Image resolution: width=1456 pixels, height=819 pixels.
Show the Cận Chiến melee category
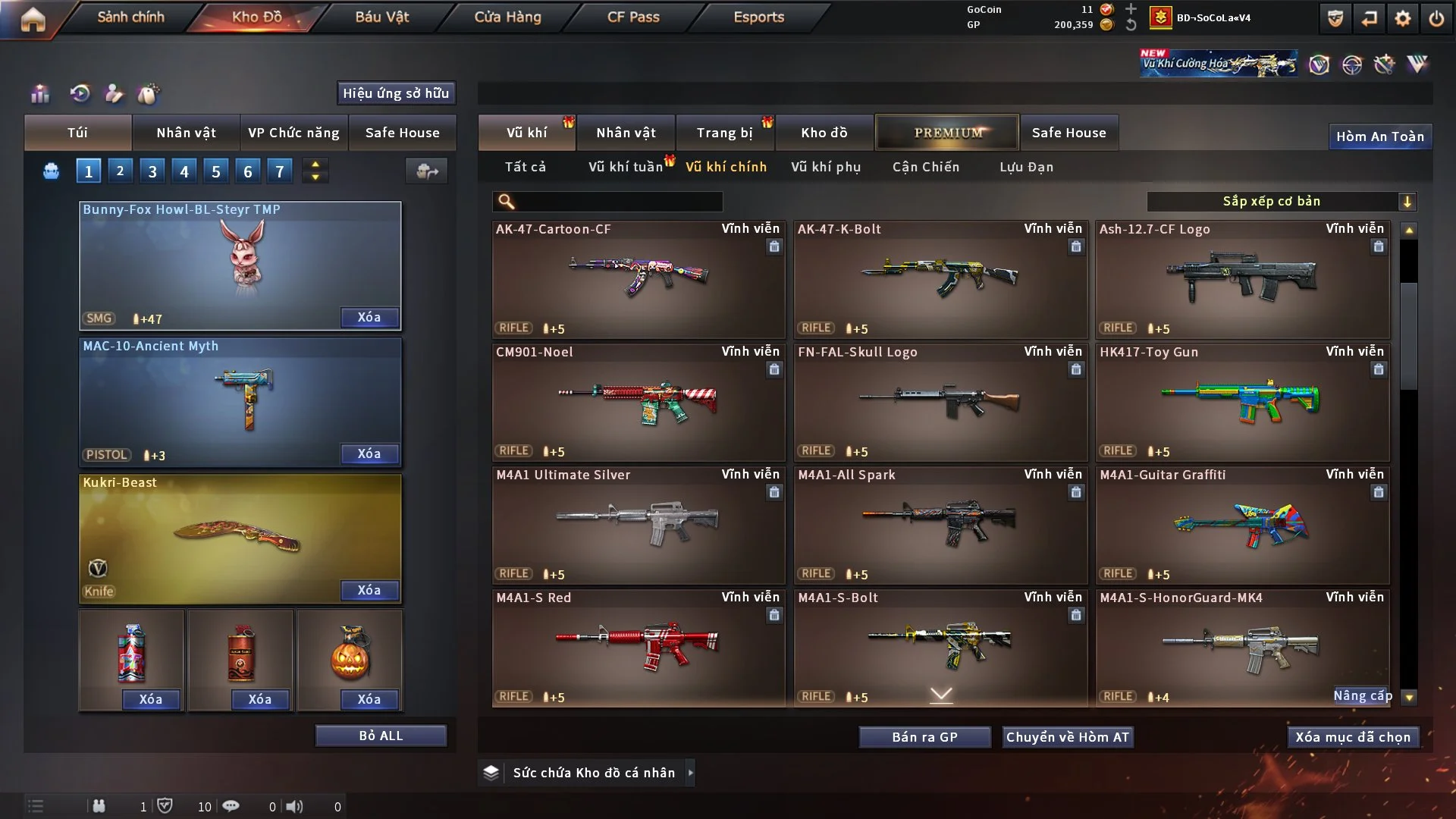(925, 167)
